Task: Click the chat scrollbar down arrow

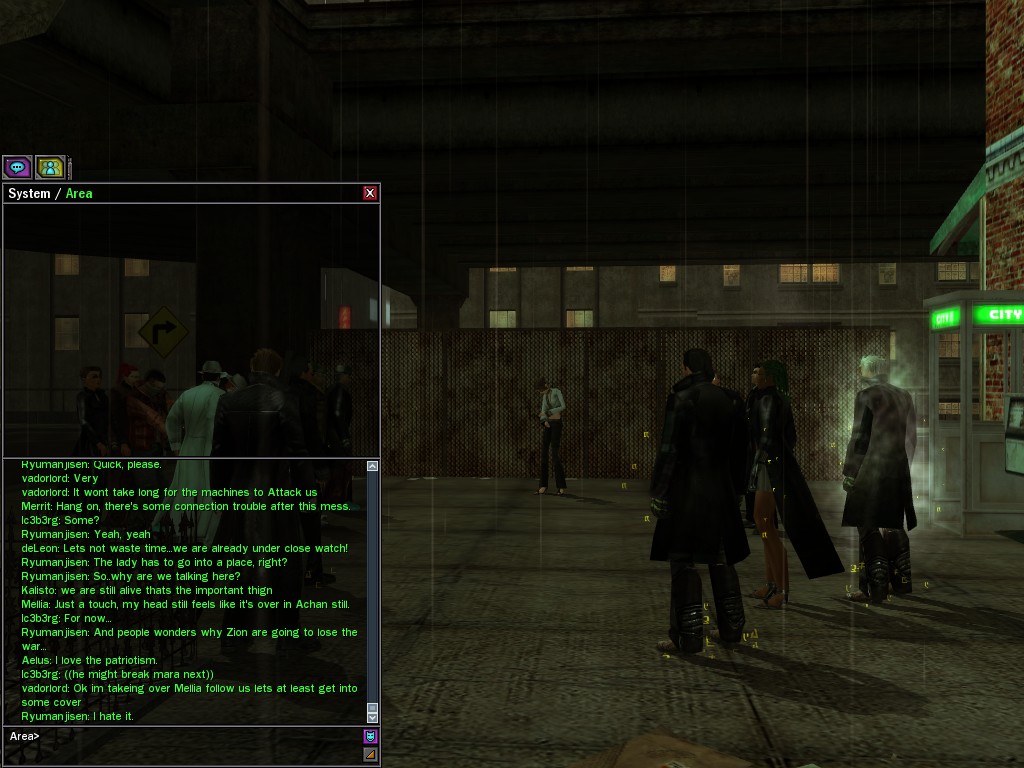Action: [x=373, y=717]
